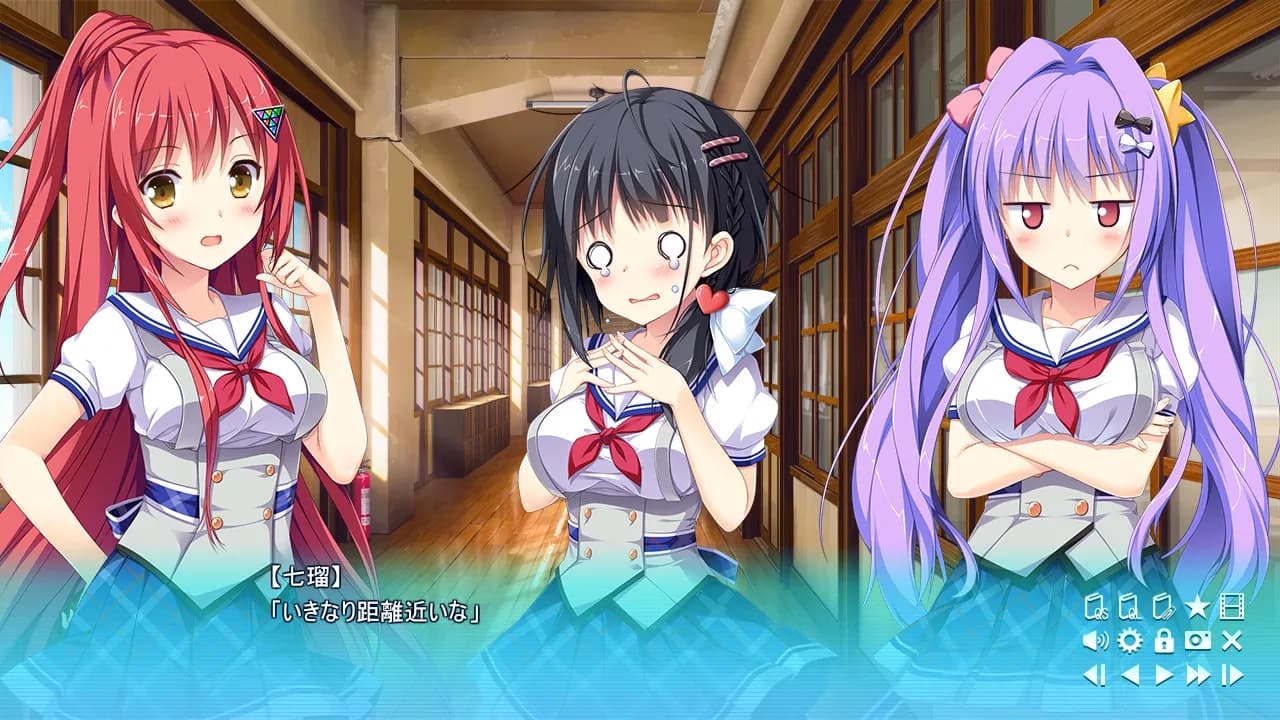The image size is (1280, 720).
Task: Click the star bookmark icon
Action: [x=1196, y=605]
